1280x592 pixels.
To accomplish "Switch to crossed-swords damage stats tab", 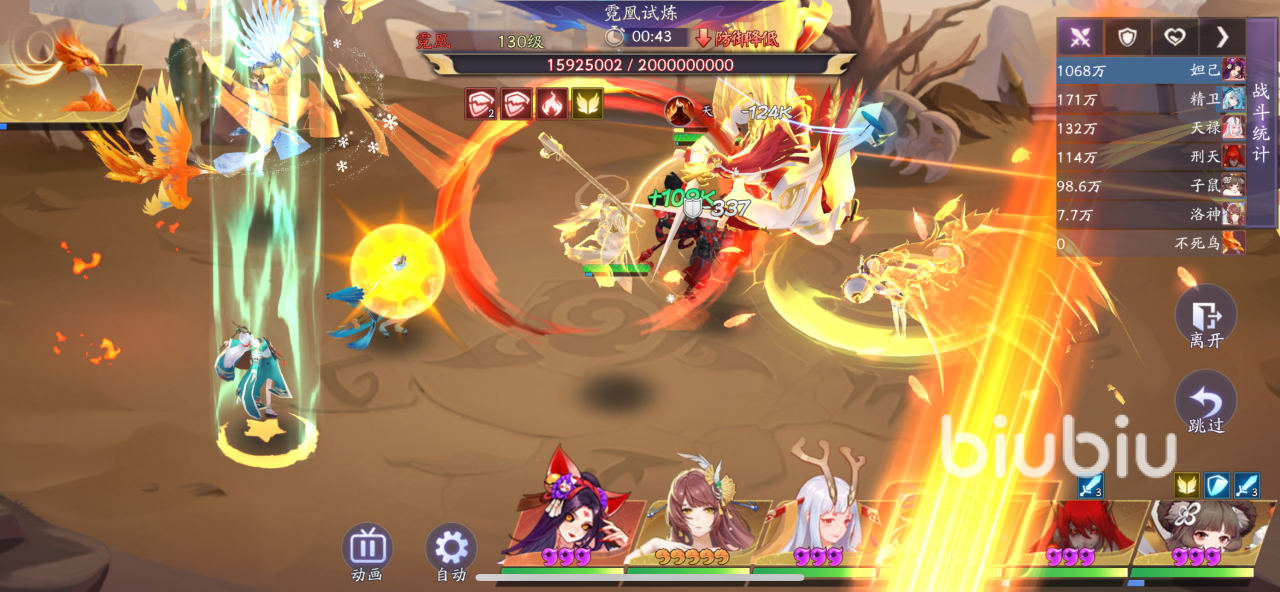I will (1080, 38).
